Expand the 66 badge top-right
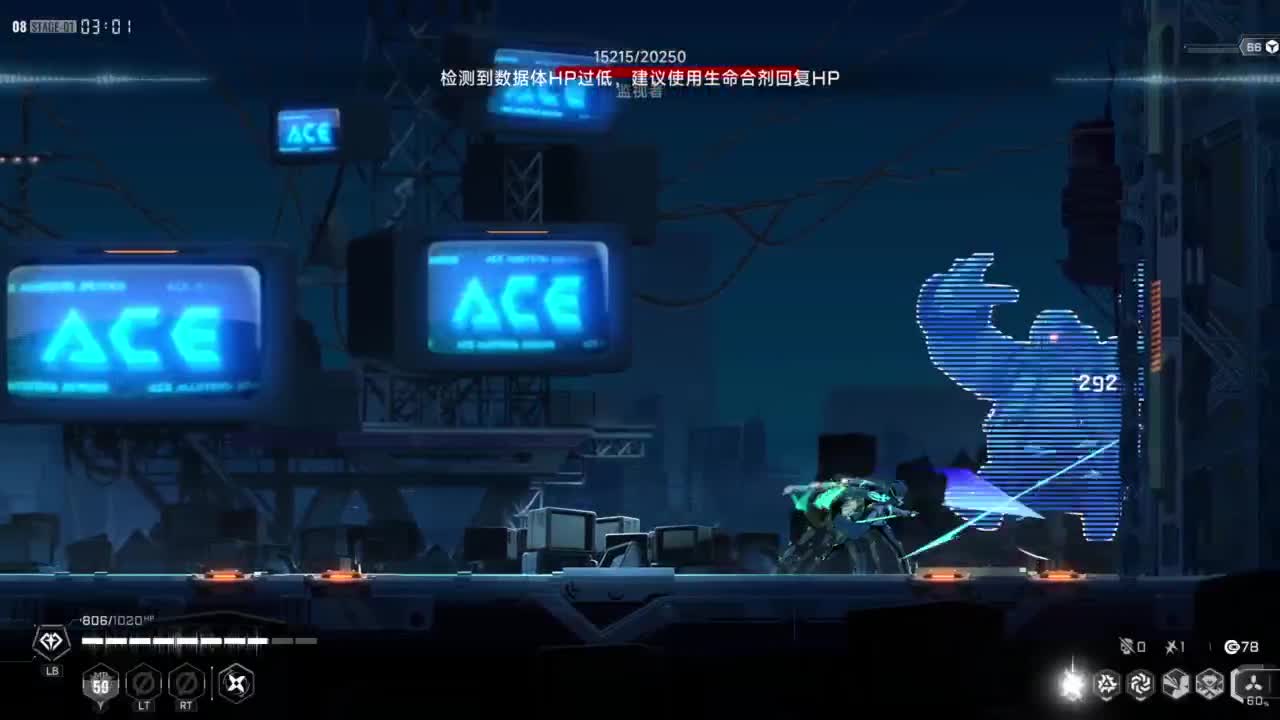This screenshot has width=1280, height=720. pyautogui.click(x=1254, y=45)
